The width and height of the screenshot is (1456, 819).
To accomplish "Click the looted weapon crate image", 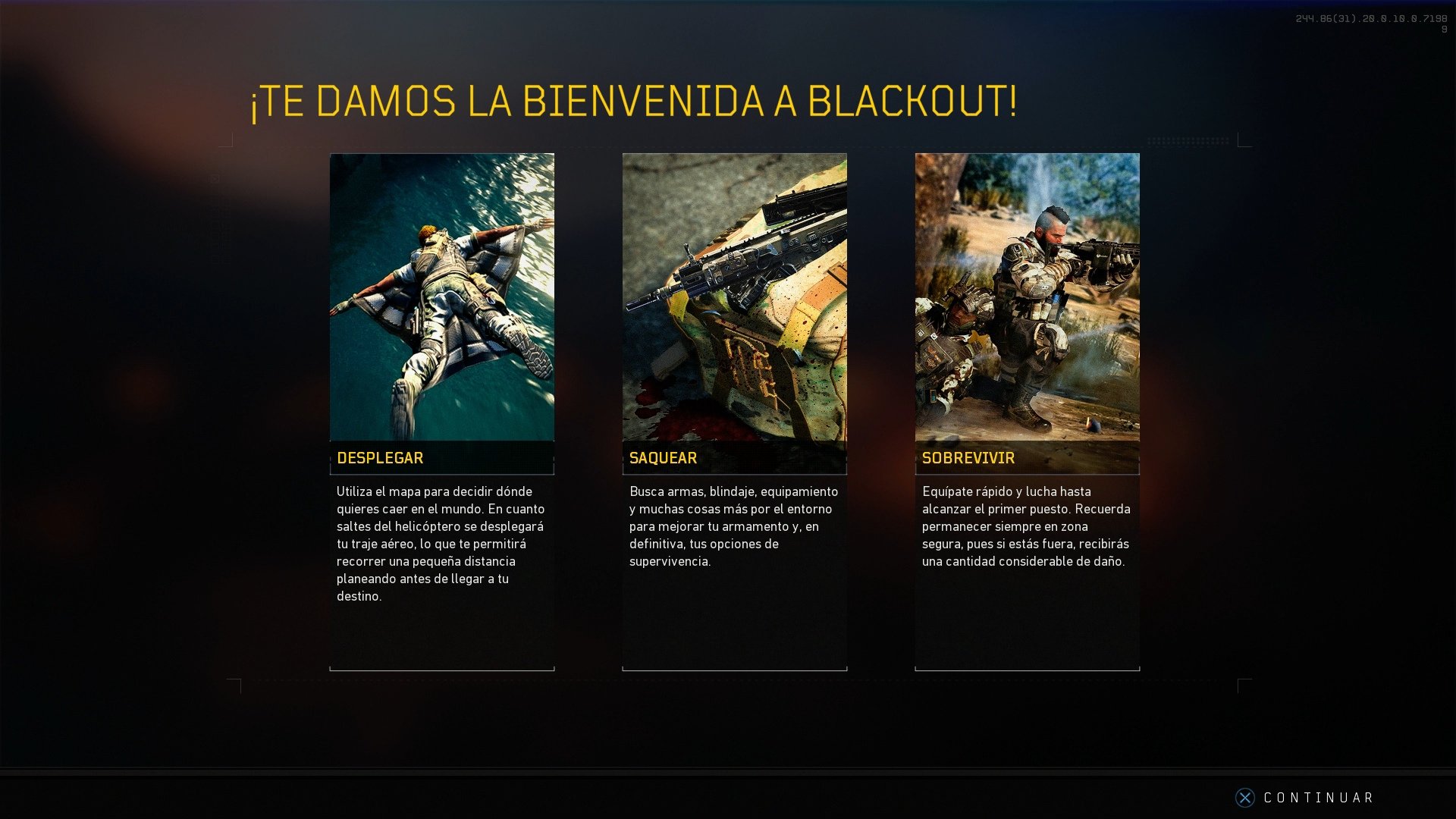I will 734,296.
